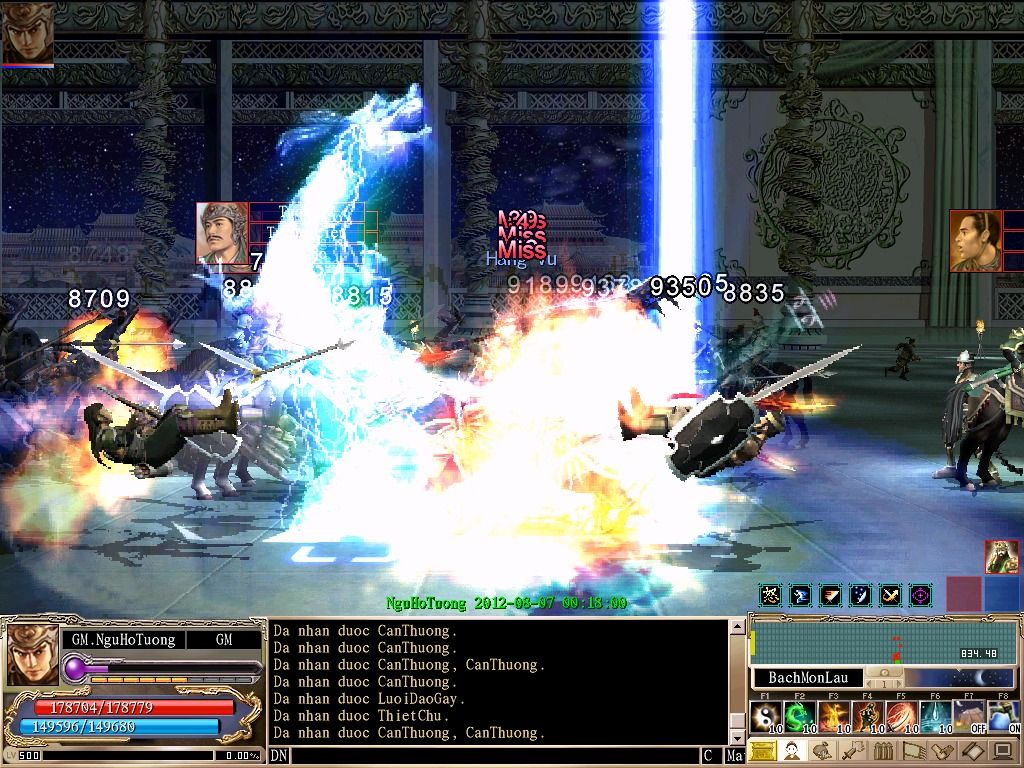Open the golden chest menu button

click(x=763, y=751)
